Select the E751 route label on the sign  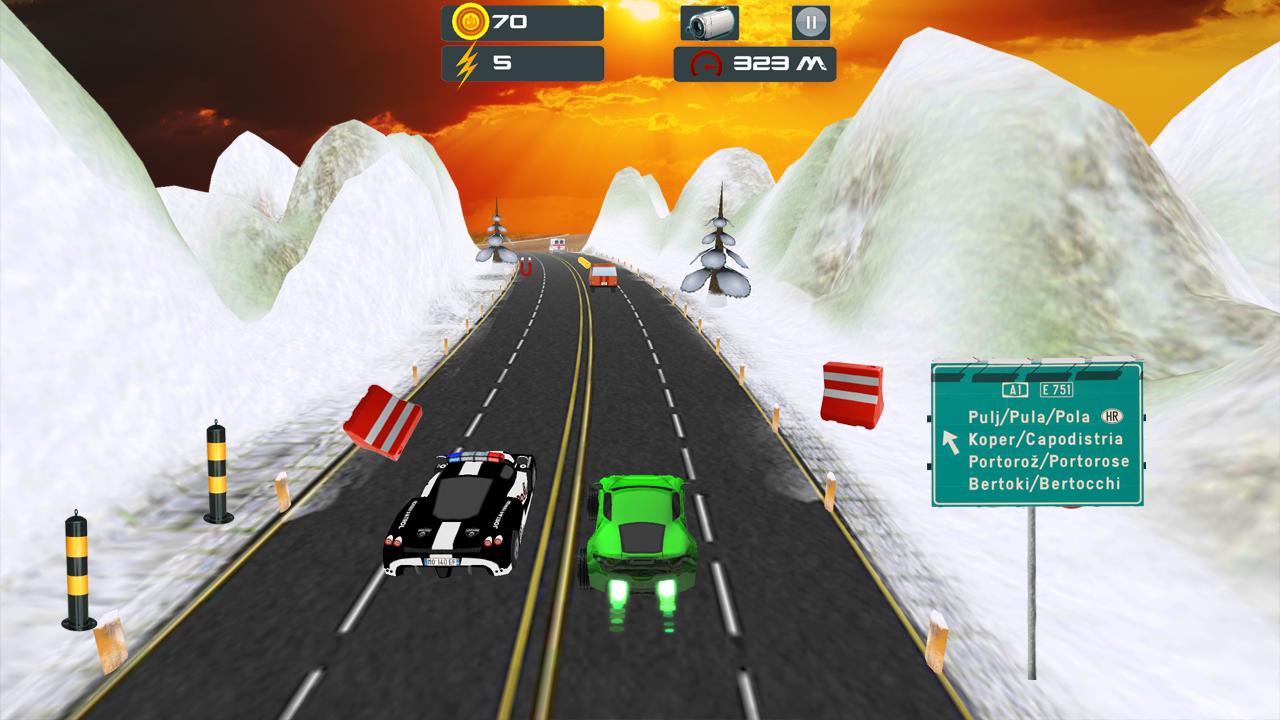tap(1056, 390)
